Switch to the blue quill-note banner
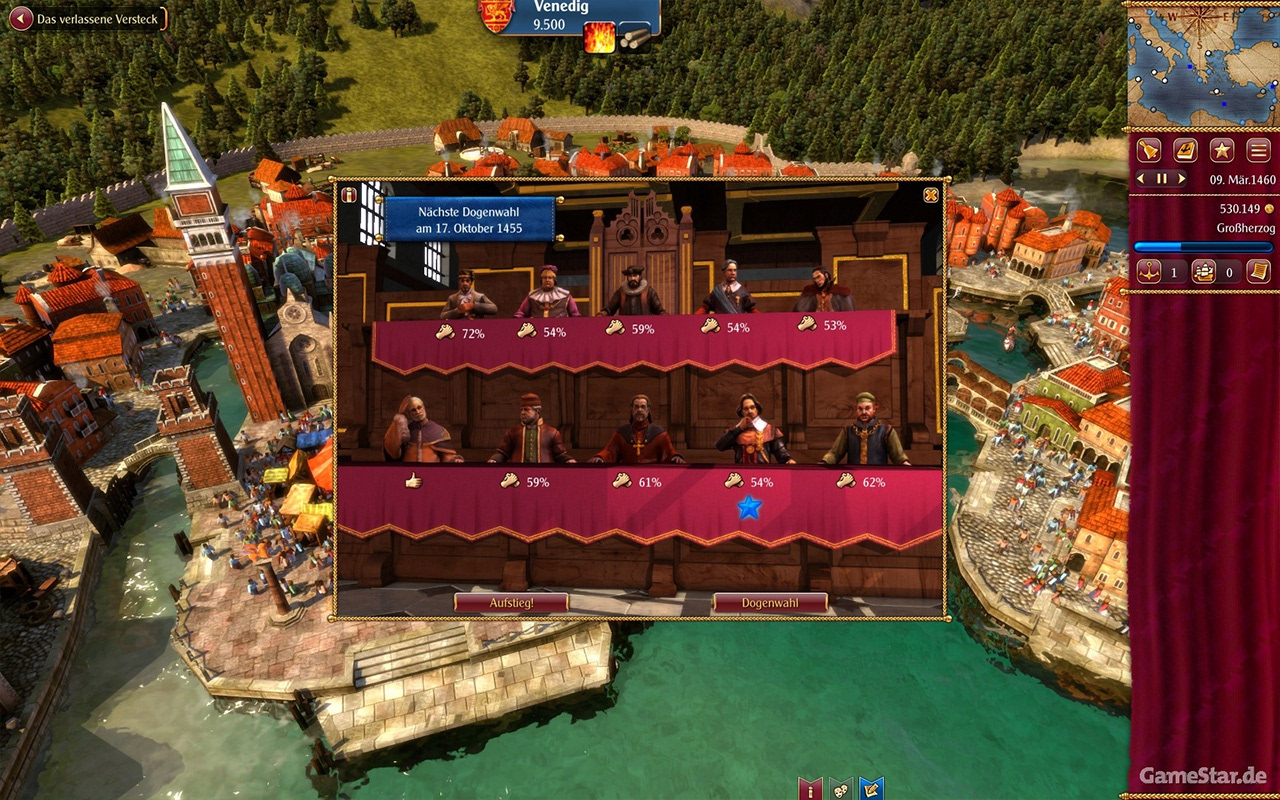This screenshot has width=1280, height=800. coord(871,789)
